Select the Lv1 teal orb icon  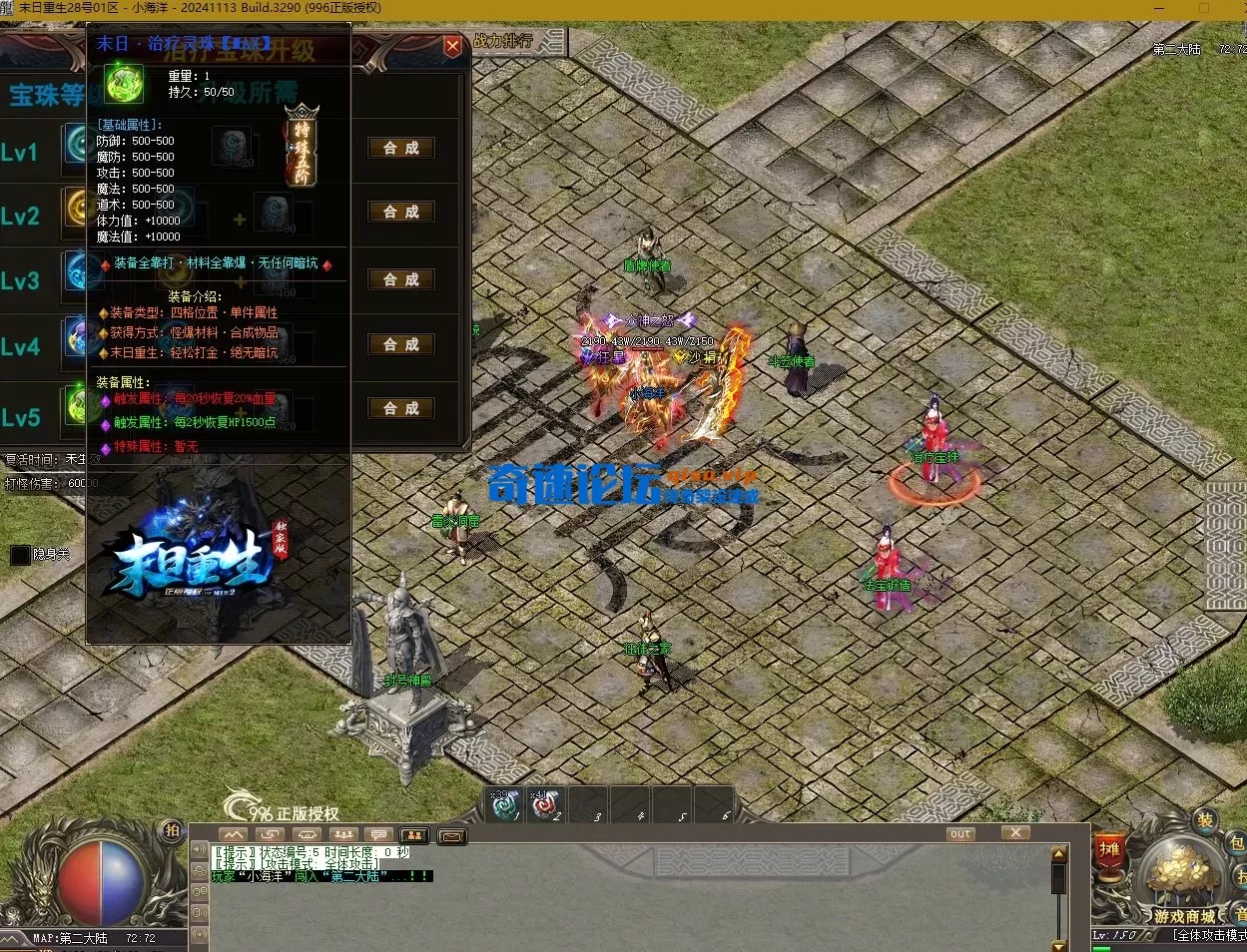pos(76,145)
